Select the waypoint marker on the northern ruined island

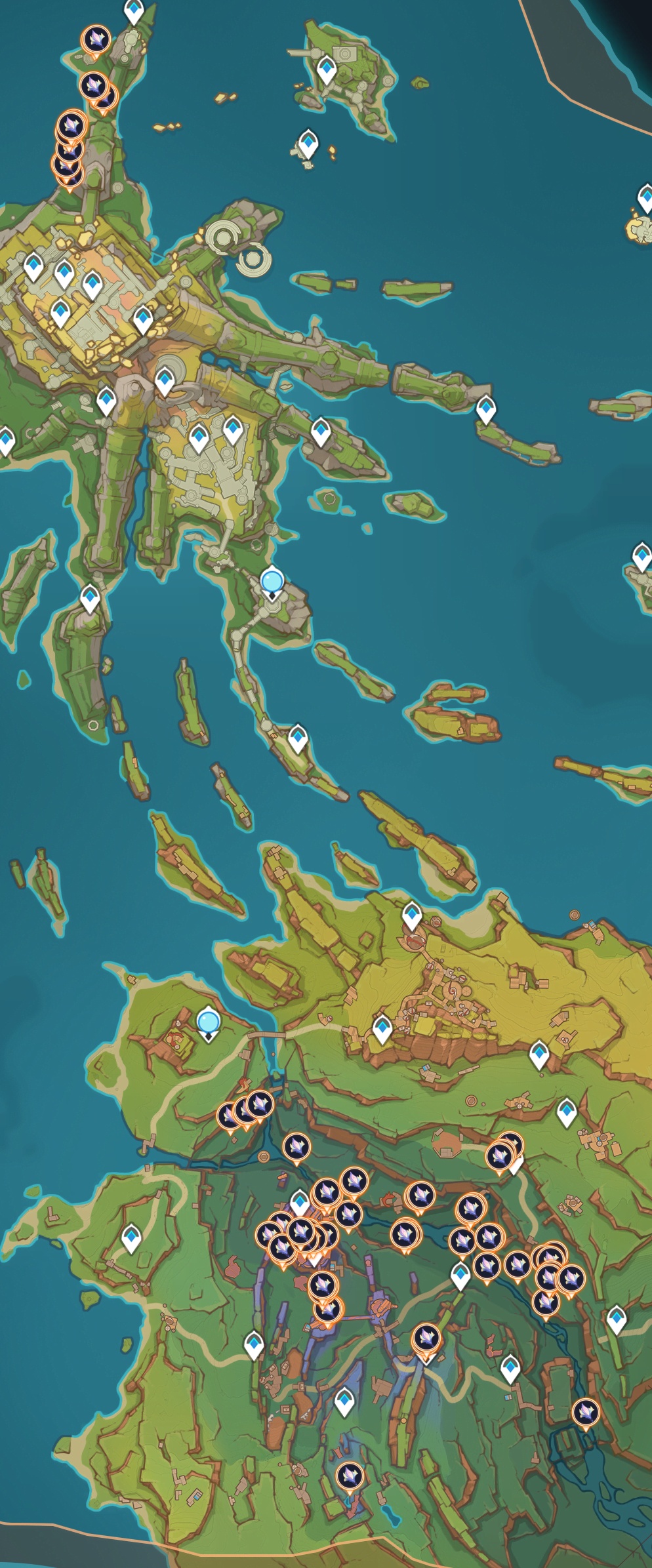tap(326, 70)
